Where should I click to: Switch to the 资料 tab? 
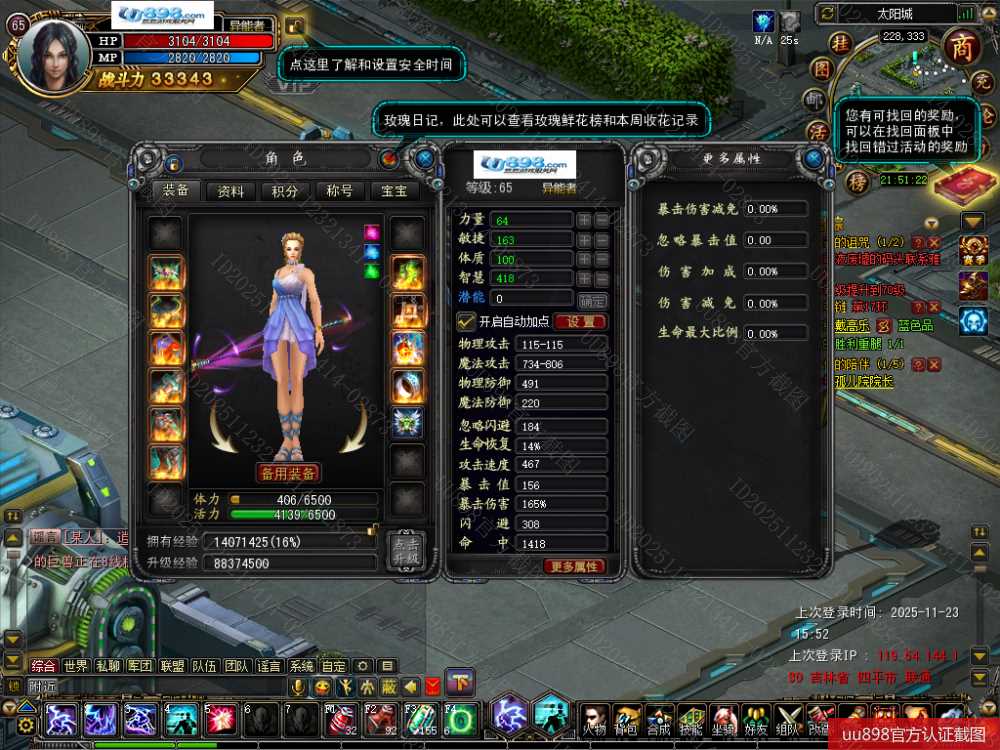pyautogui.click(x=230, y=191)
